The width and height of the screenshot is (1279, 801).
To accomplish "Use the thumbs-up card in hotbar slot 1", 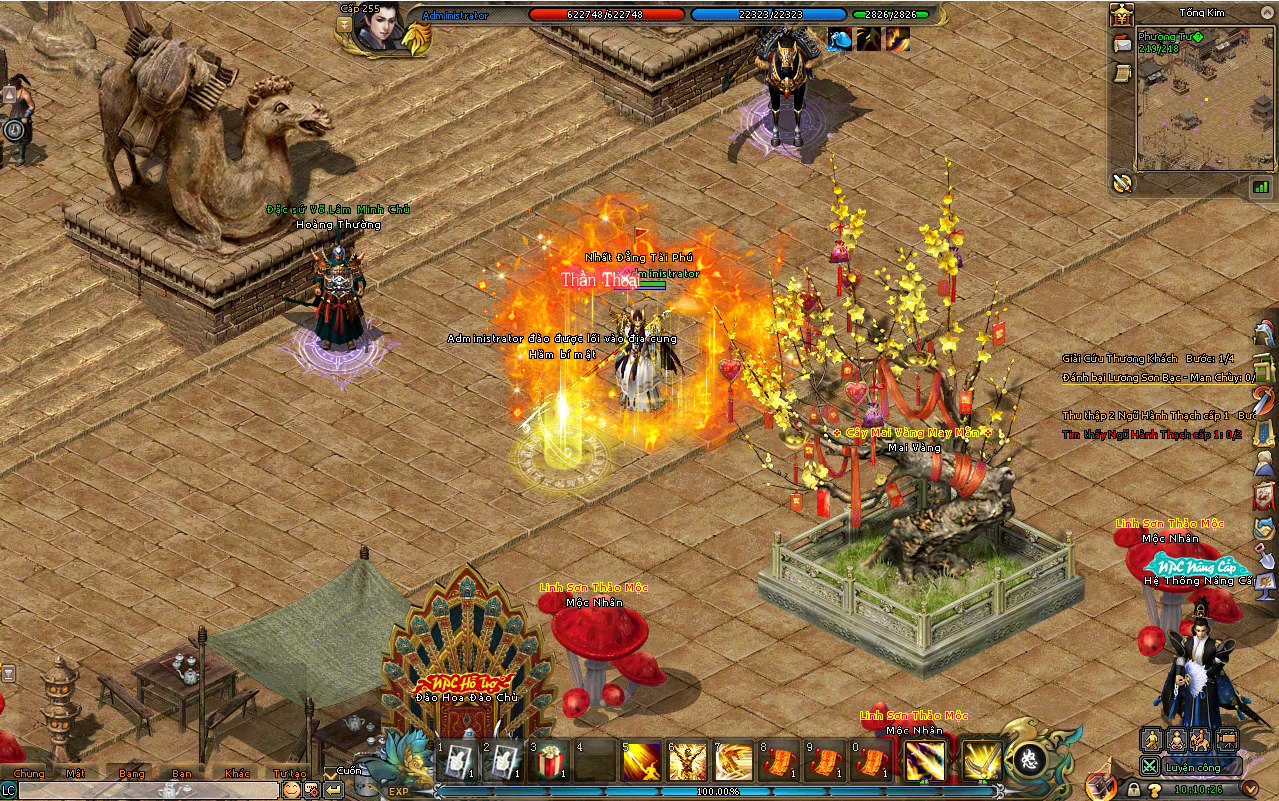I will (x=459, y=762).
